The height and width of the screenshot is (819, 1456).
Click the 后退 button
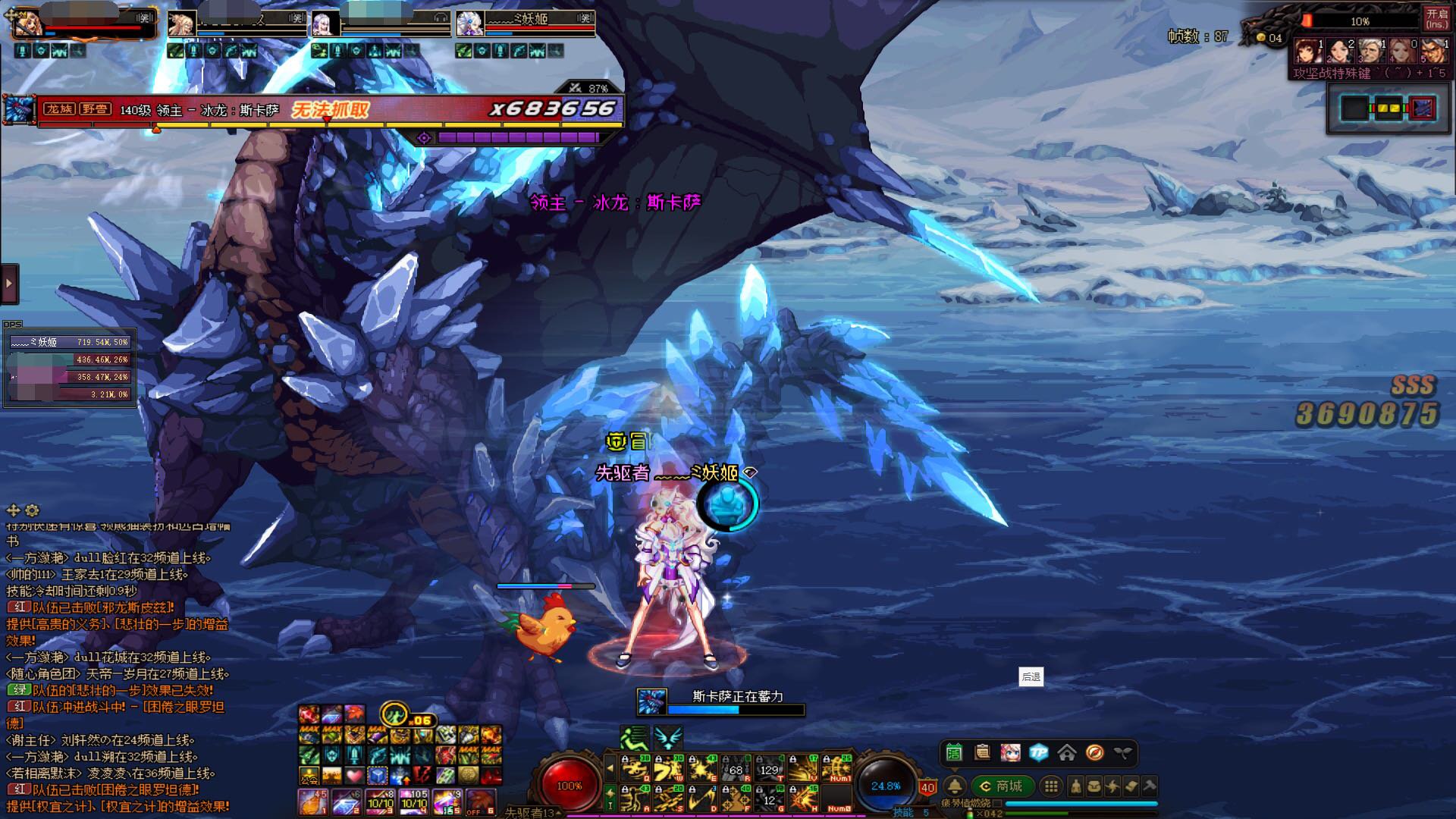[x=1031, y=677]
